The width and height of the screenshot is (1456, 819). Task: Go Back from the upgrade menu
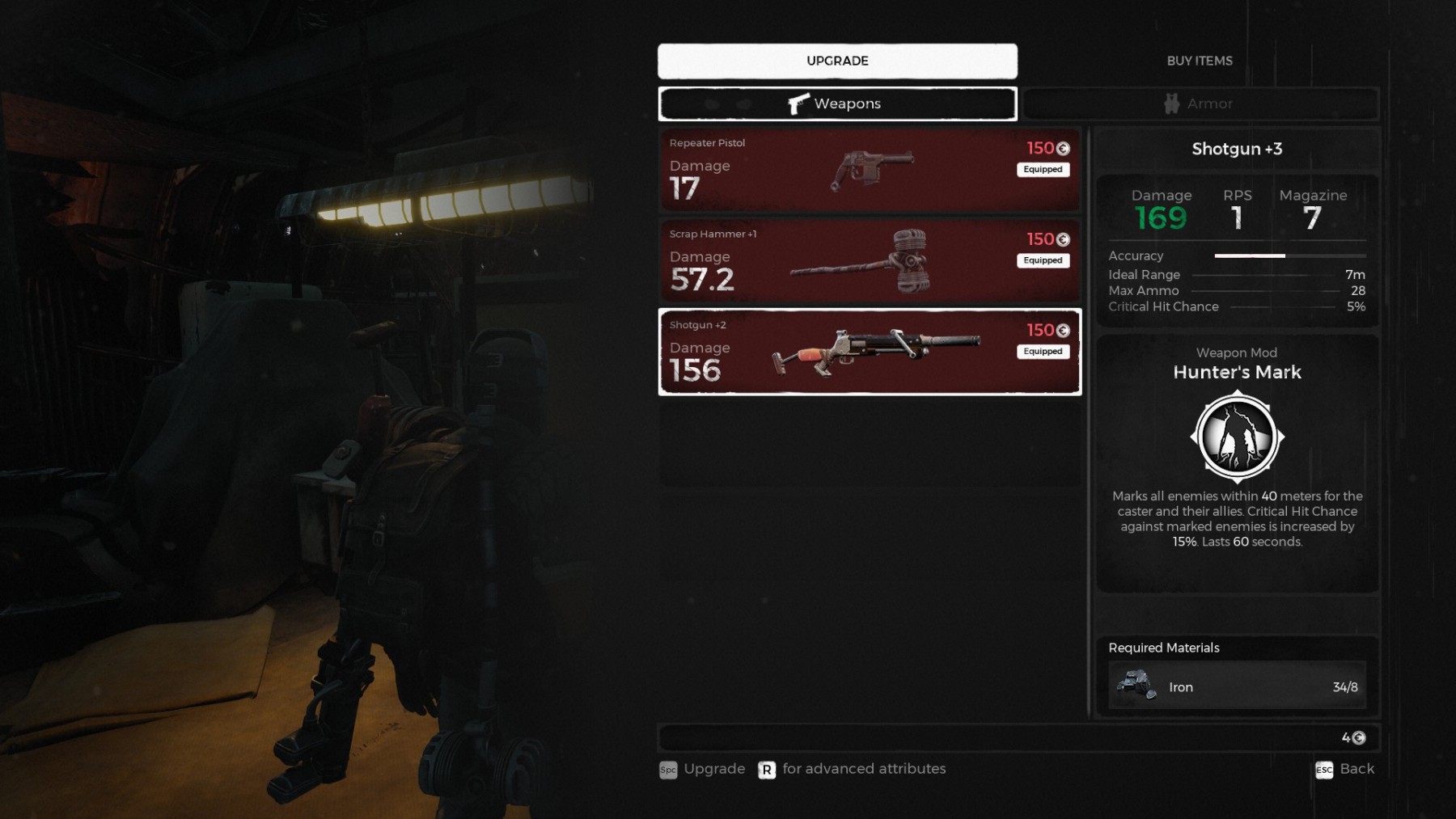click(1344, 769)
